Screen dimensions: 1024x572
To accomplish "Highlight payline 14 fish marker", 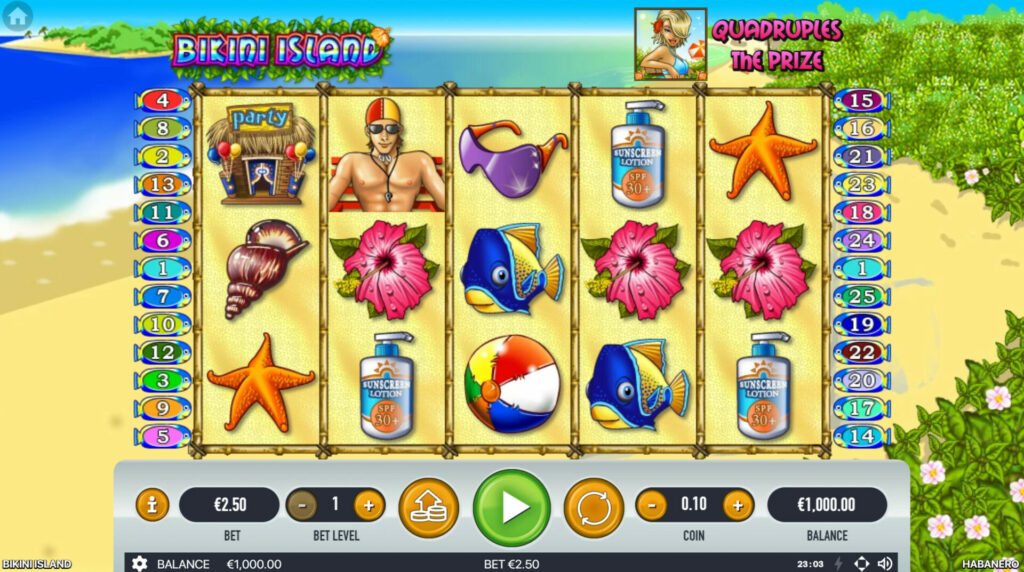I will [x=861, y=436].
